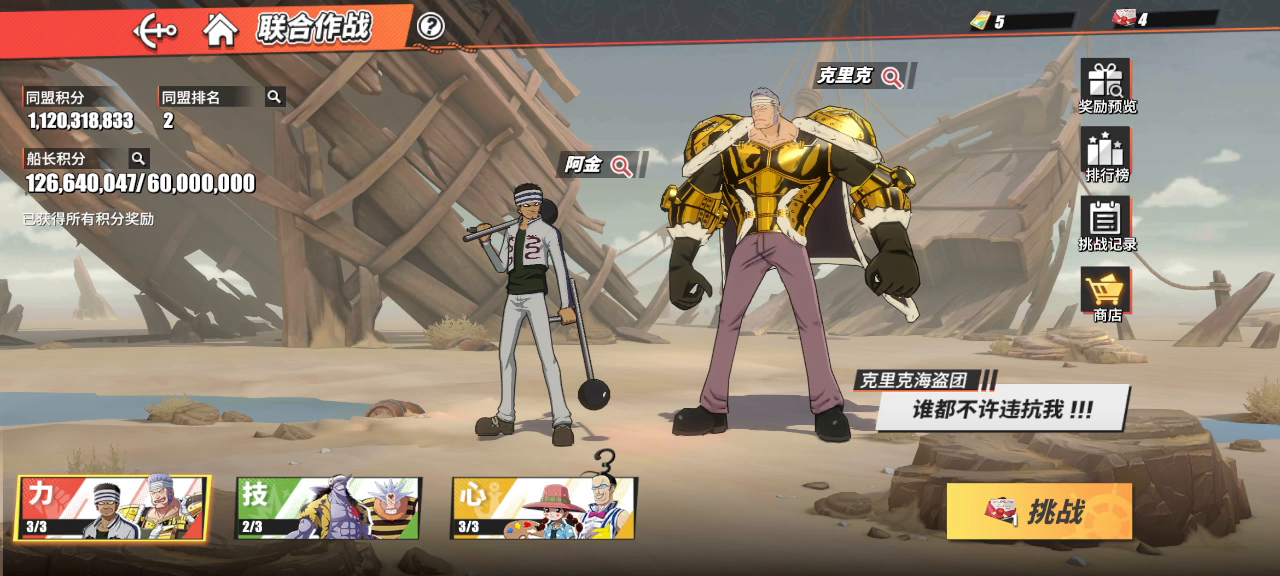This screenshot has width=1280, height=576.
Task: Open the 排行榜 leaderboard
Action: click(x=1106, y=155)
